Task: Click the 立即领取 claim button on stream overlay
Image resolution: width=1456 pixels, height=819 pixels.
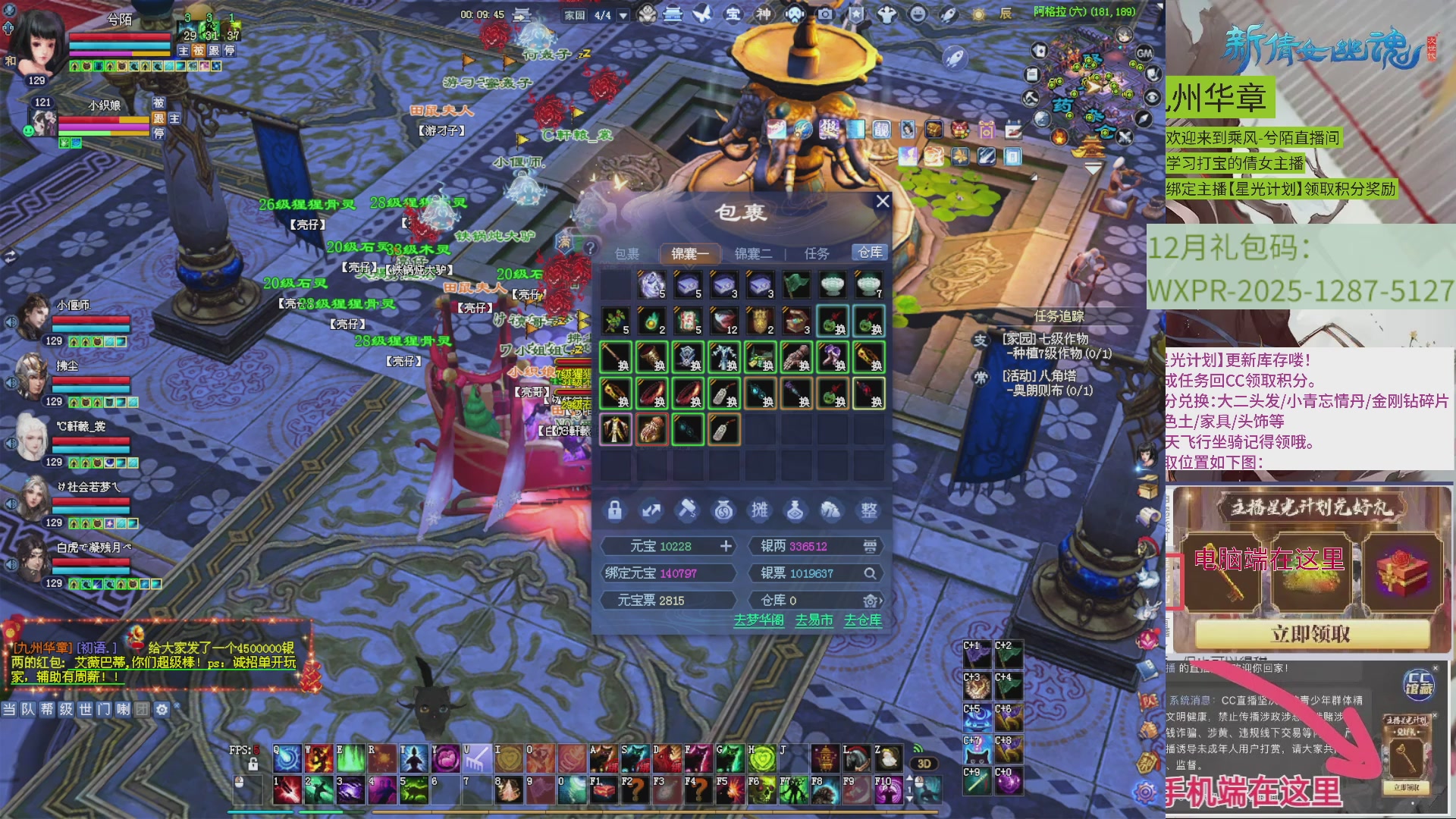Action: (x=1311, y=634)
